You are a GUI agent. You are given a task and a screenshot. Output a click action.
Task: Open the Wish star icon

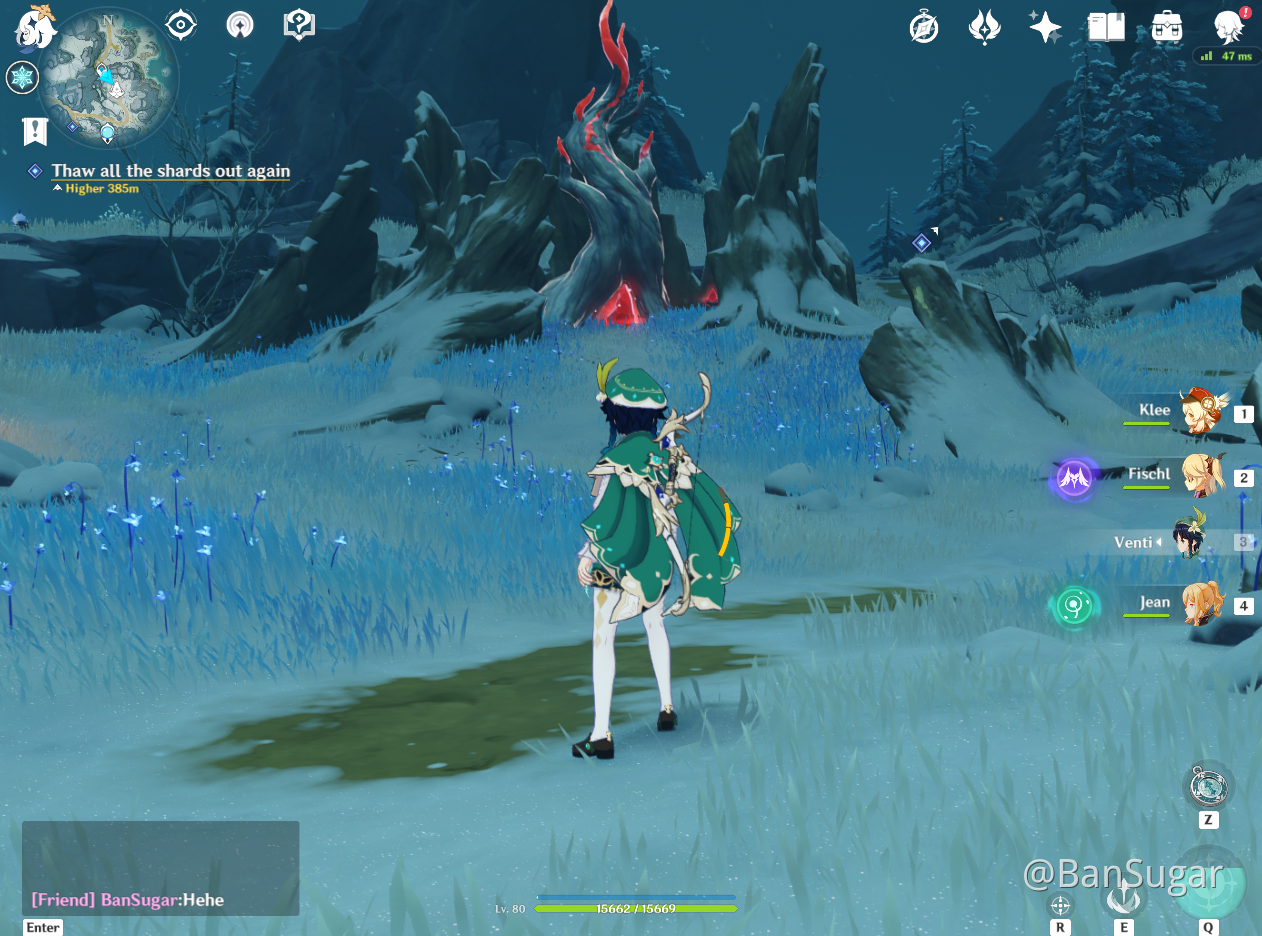point(1045,27)
